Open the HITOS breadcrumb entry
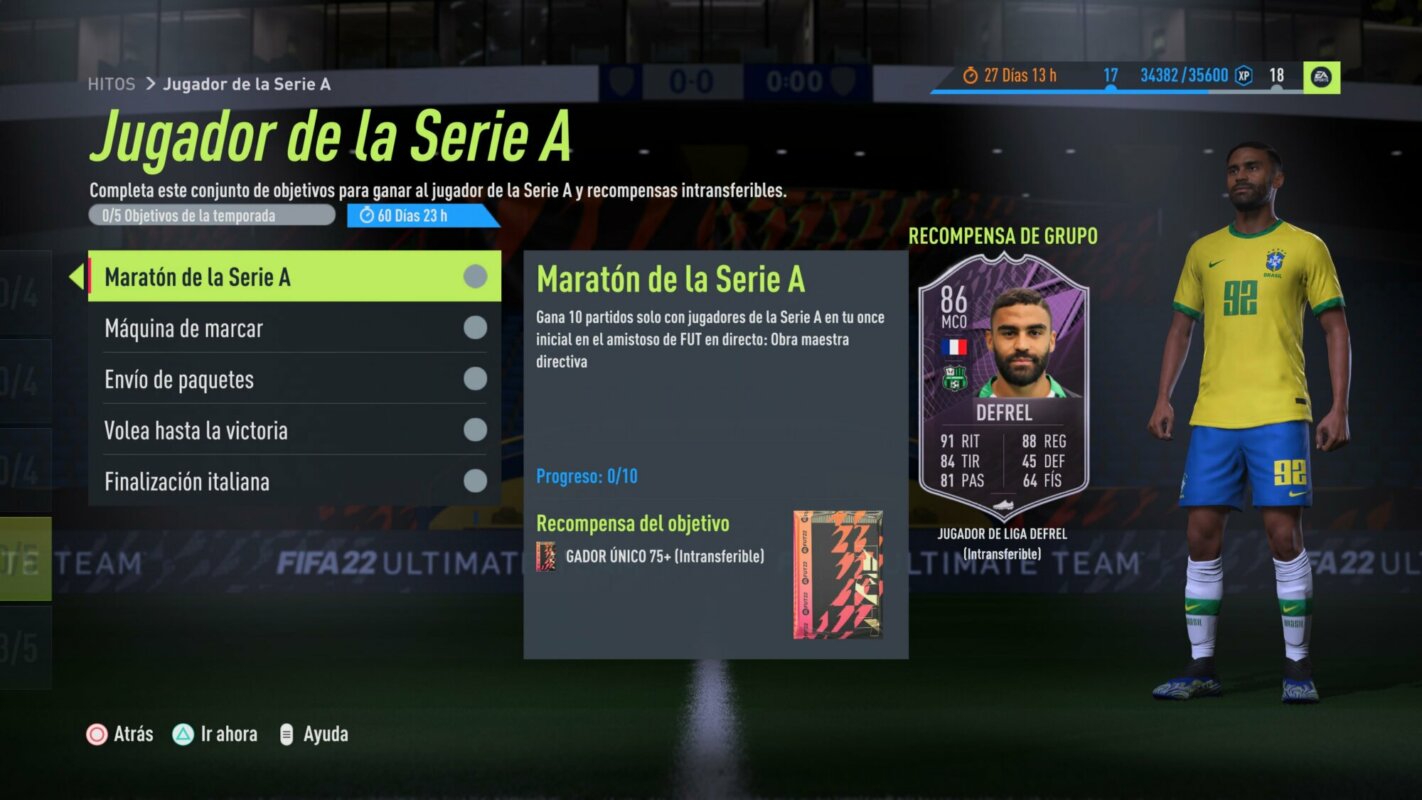The image size is (1422, 800). pyautogui.click(x=113, y=84)
